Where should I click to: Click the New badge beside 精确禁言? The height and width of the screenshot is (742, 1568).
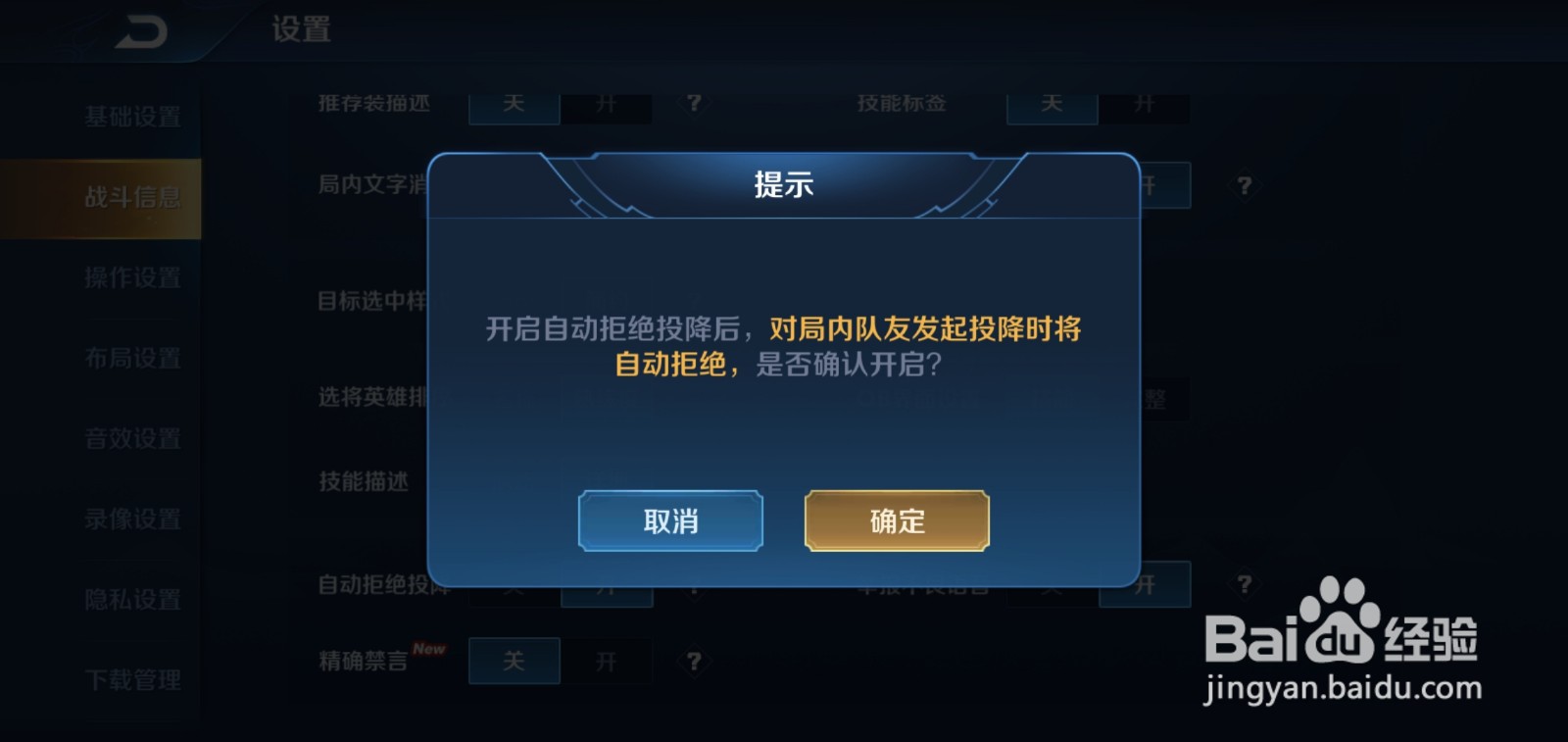tap(426, 649)
